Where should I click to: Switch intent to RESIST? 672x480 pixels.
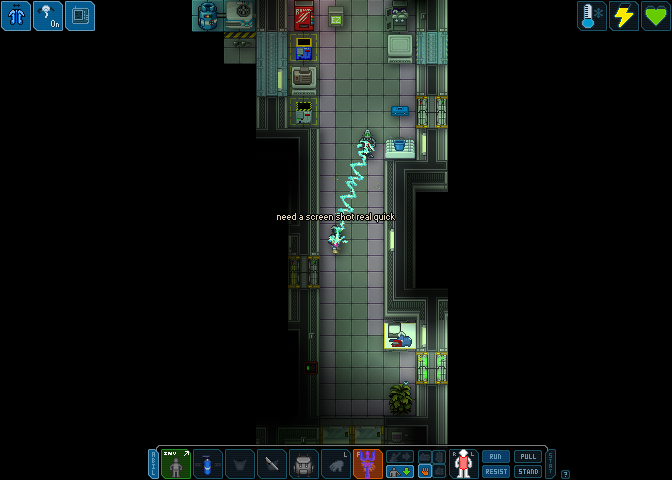[x=496, y=471]
